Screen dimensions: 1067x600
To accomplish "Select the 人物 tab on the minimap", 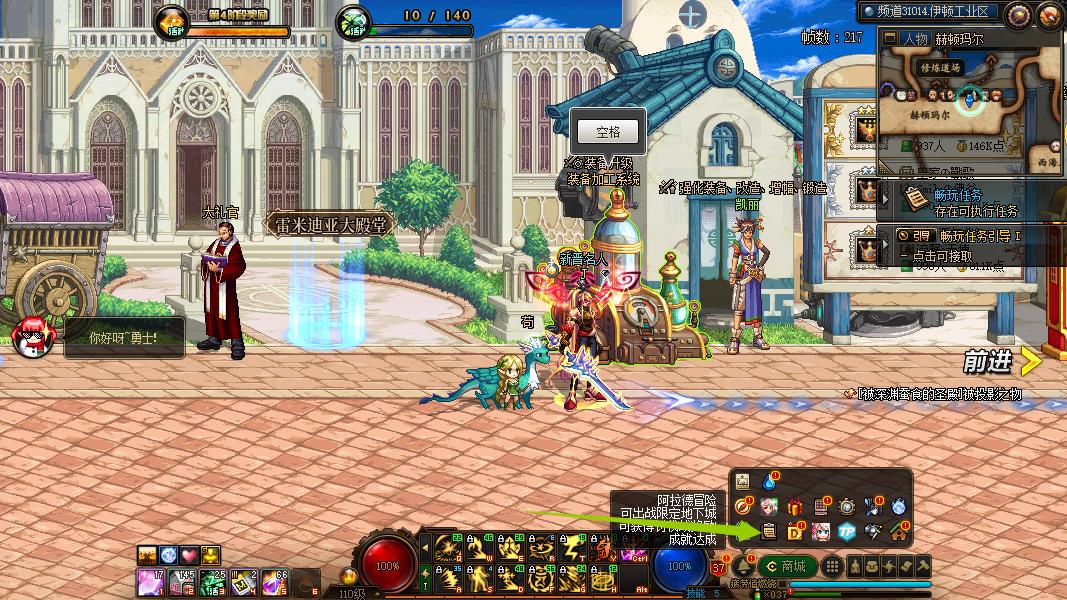I will click(x=914, y=39).
